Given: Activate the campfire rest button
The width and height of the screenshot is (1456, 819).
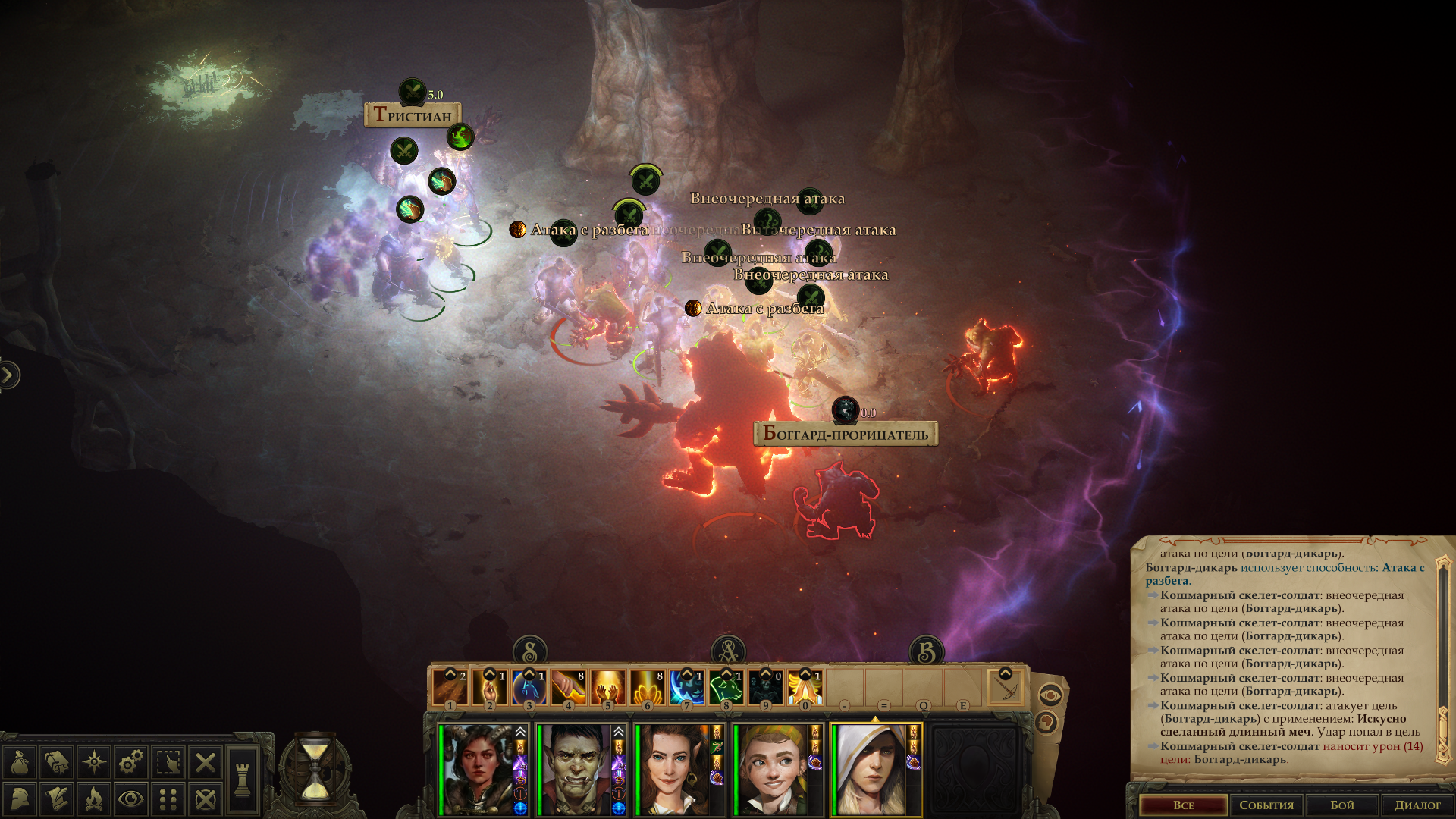Looking at the screenshot, I should [94, 799].
